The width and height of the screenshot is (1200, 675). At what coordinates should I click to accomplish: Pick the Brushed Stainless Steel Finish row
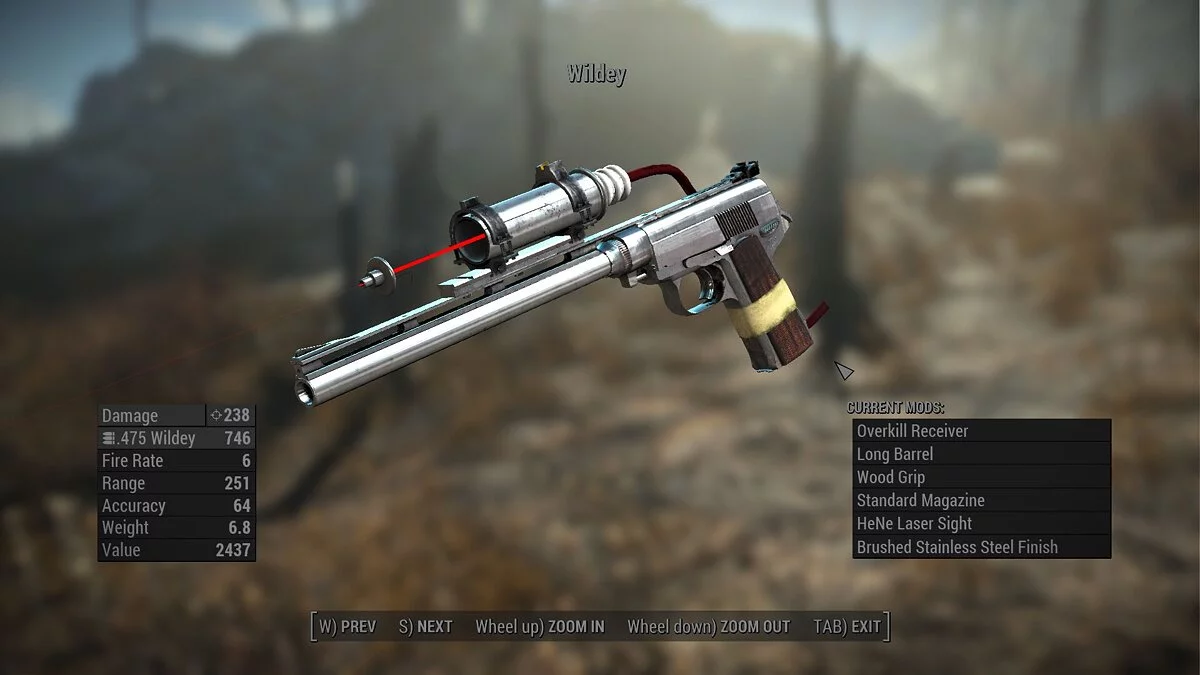[x=981, y=547]
